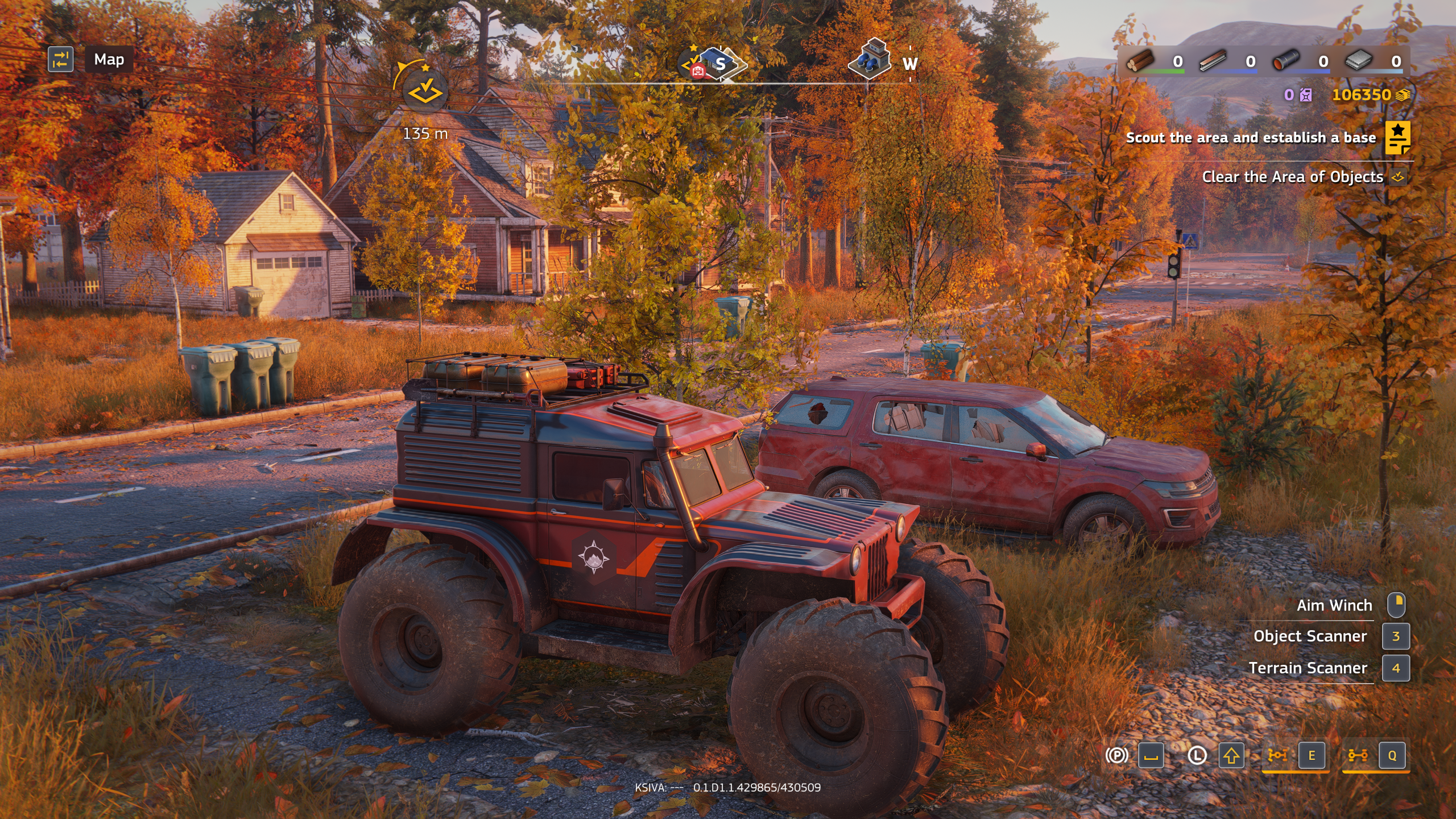The width and height of the screenshot is (1456, 819).
Task: Toggle the all-wheel drive icon
Action: (1358, 755)
